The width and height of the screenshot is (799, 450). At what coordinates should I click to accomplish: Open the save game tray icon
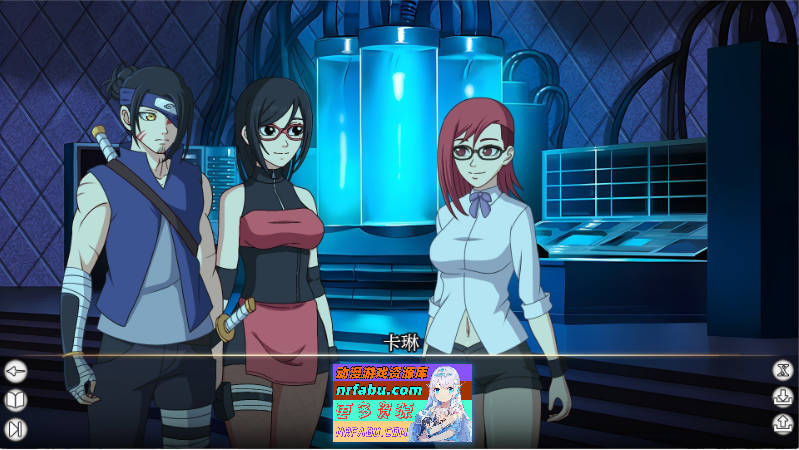tap(782, 397)
